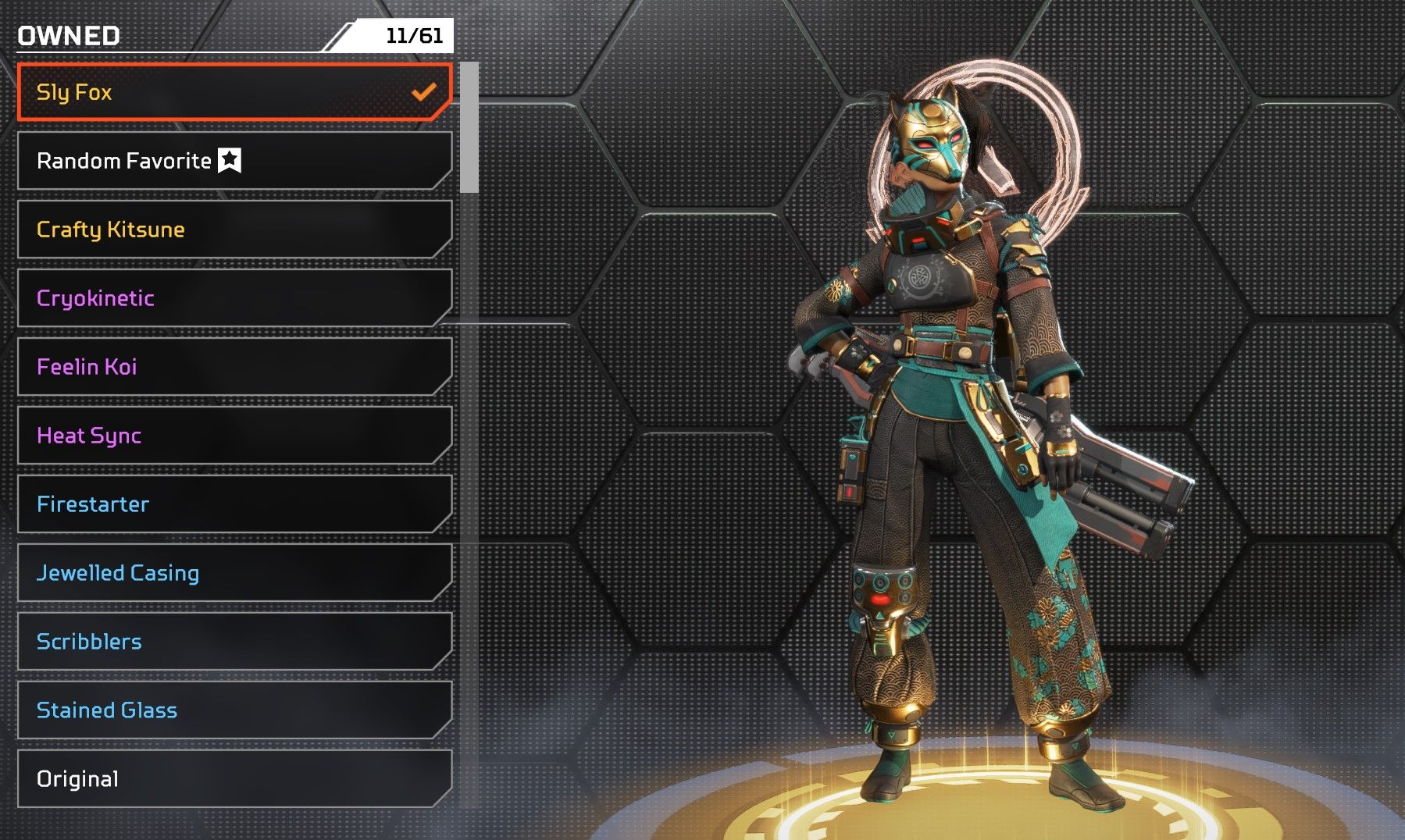Choose the Heat Sync skin

(234, 436)
